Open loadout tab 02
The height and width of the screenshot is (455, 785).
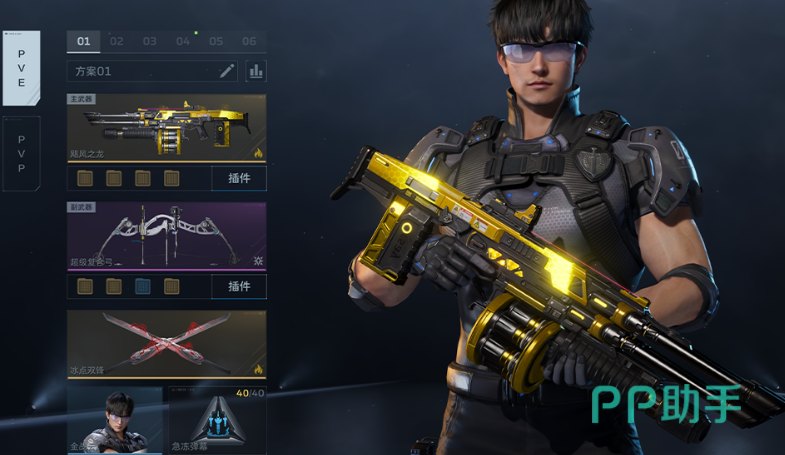point(117,41)
